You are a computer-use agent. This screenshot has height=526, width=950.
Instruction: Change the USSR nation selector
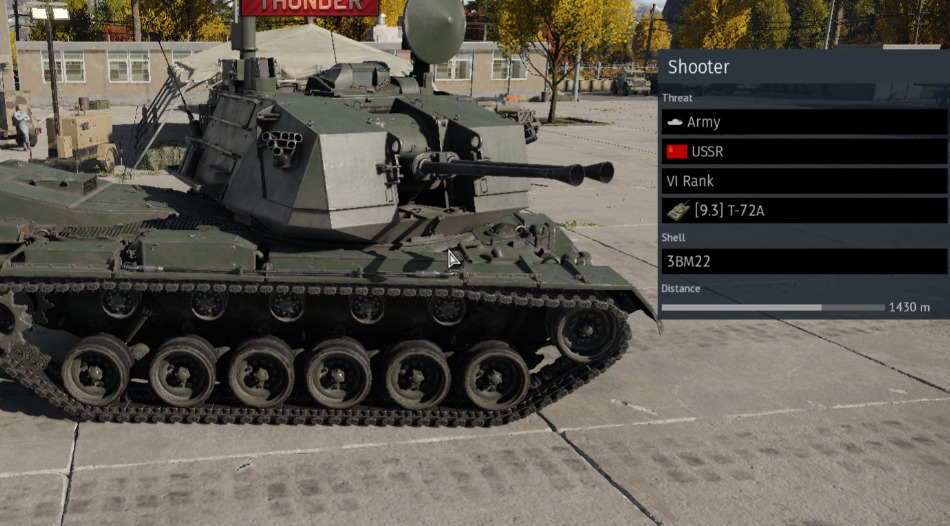[804, 152]
